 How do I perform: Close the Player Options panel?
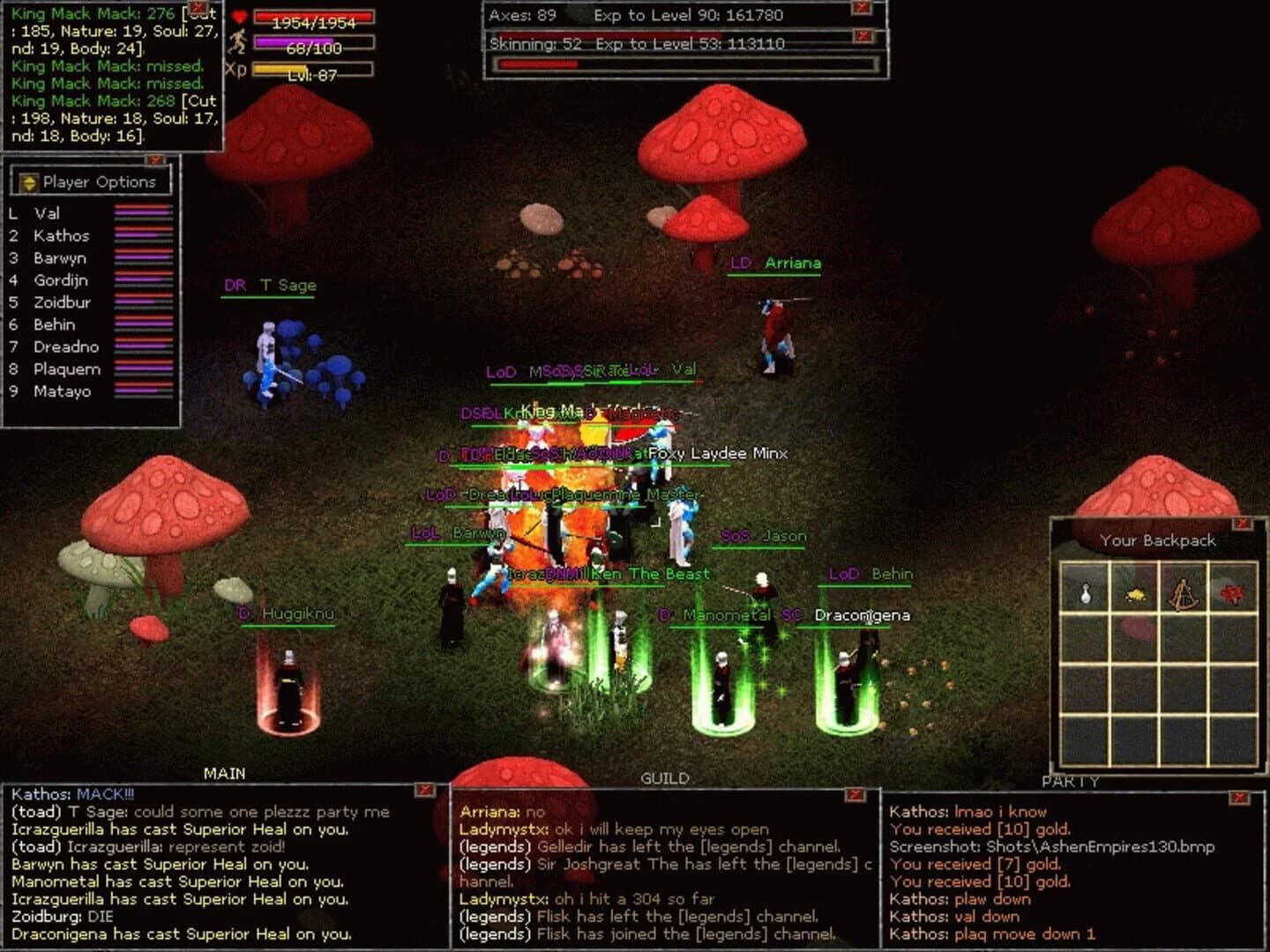click(x=156, y=159)
